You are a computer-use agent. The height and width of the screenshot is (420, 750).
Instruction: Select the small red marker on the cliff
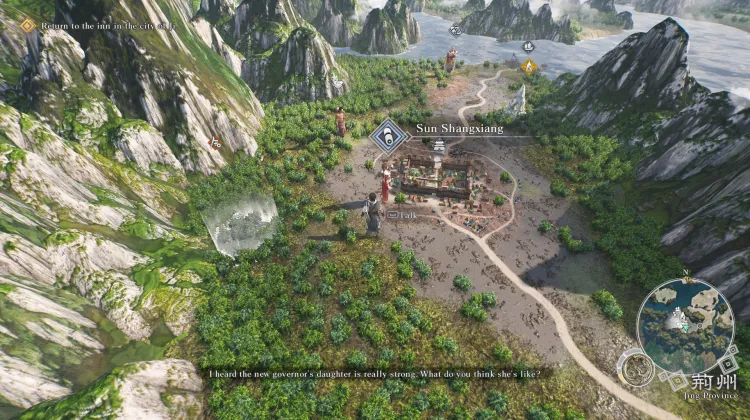tap(214, 143)
